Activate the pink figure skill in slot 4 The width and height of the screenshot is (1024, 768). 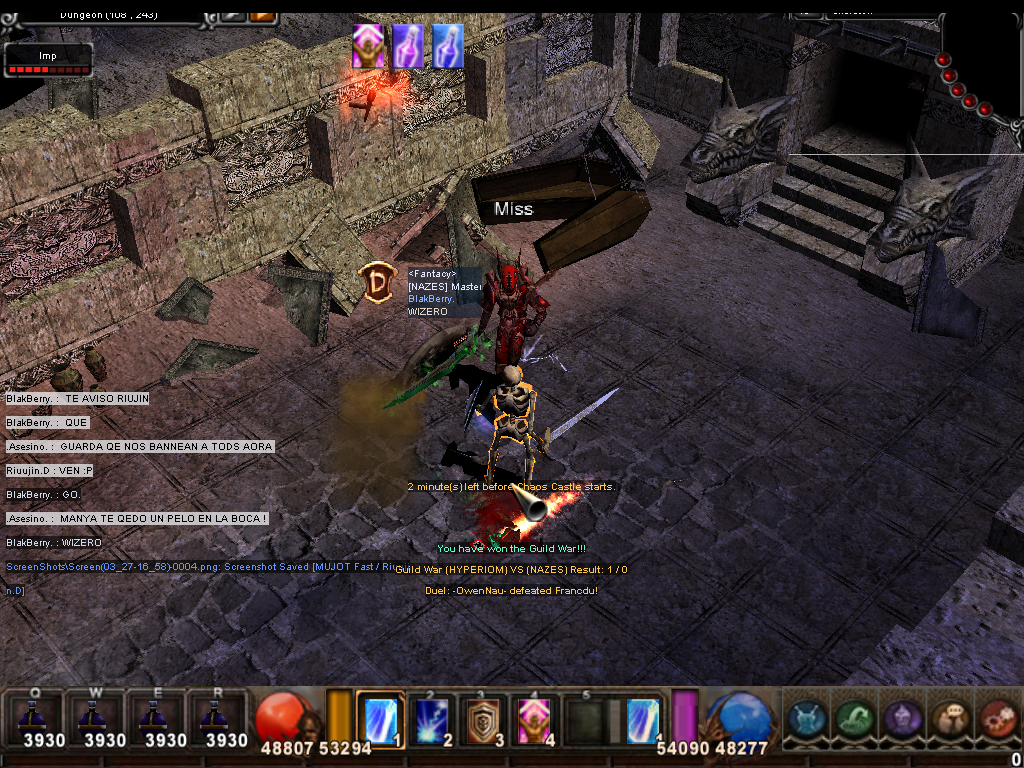(535, 717)
